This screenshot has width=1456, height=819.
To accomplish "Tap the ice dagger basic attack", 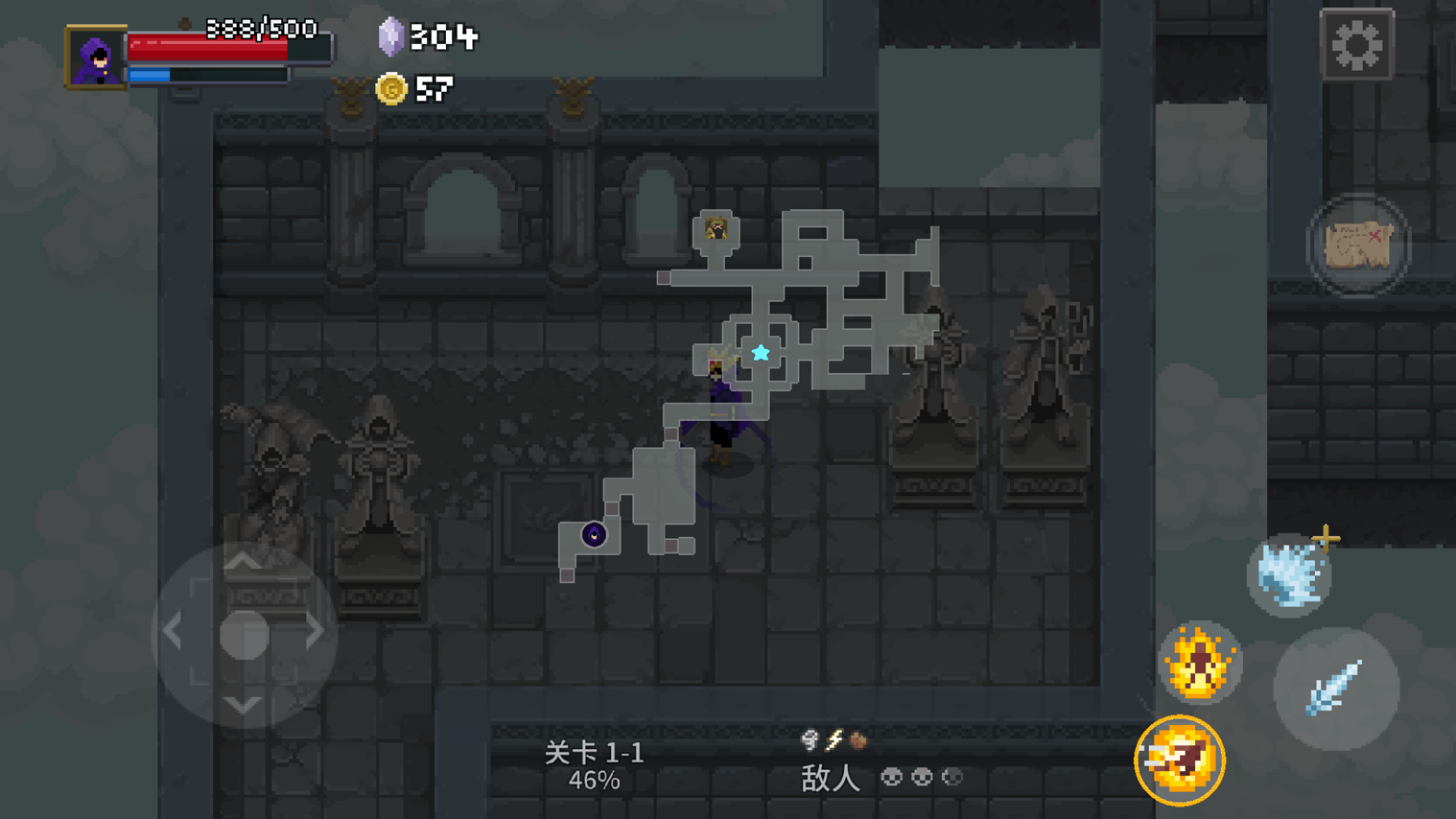I will [1336, 688].
